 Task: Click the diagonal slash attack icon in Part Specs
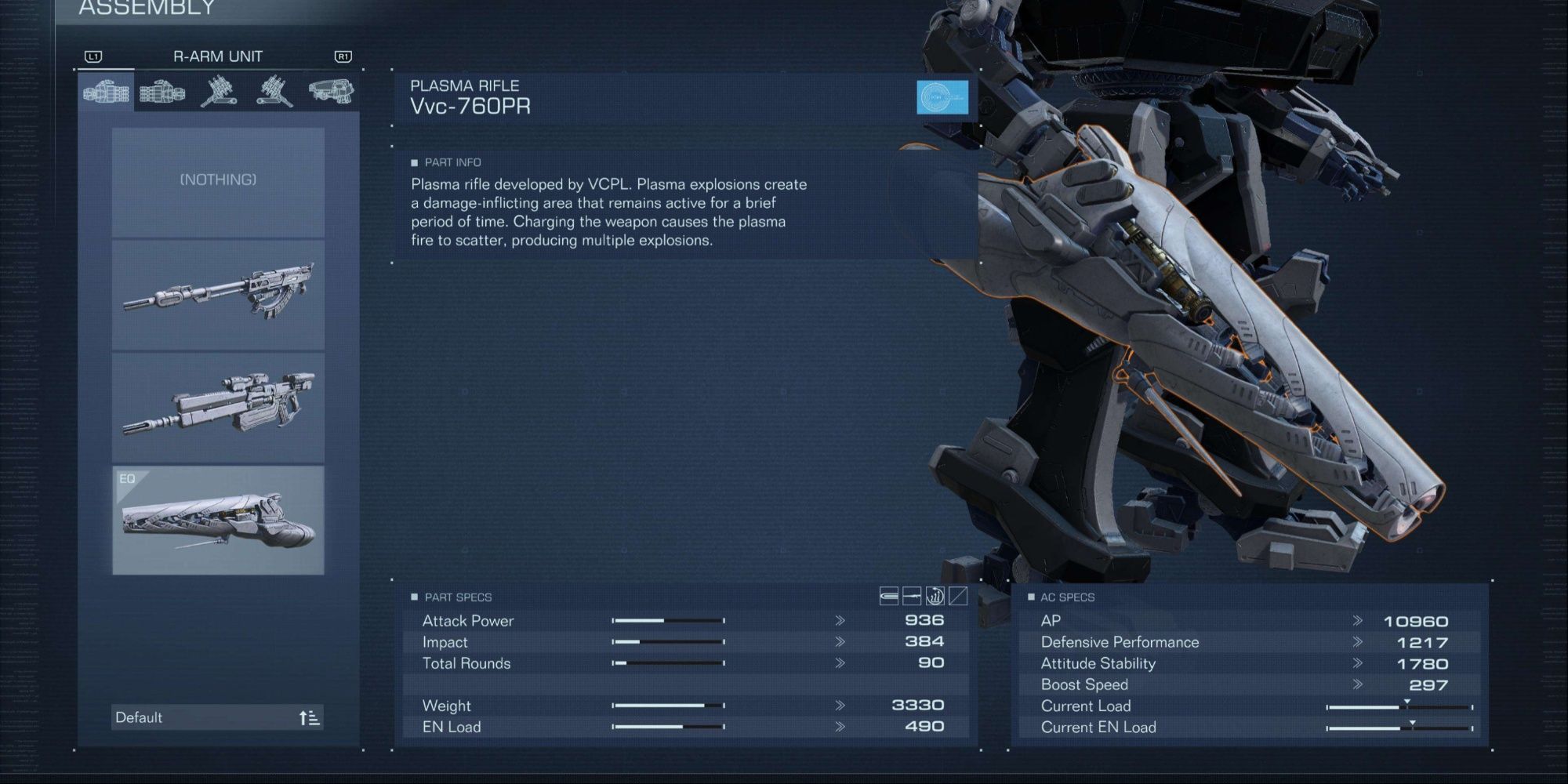pos(956,596)
